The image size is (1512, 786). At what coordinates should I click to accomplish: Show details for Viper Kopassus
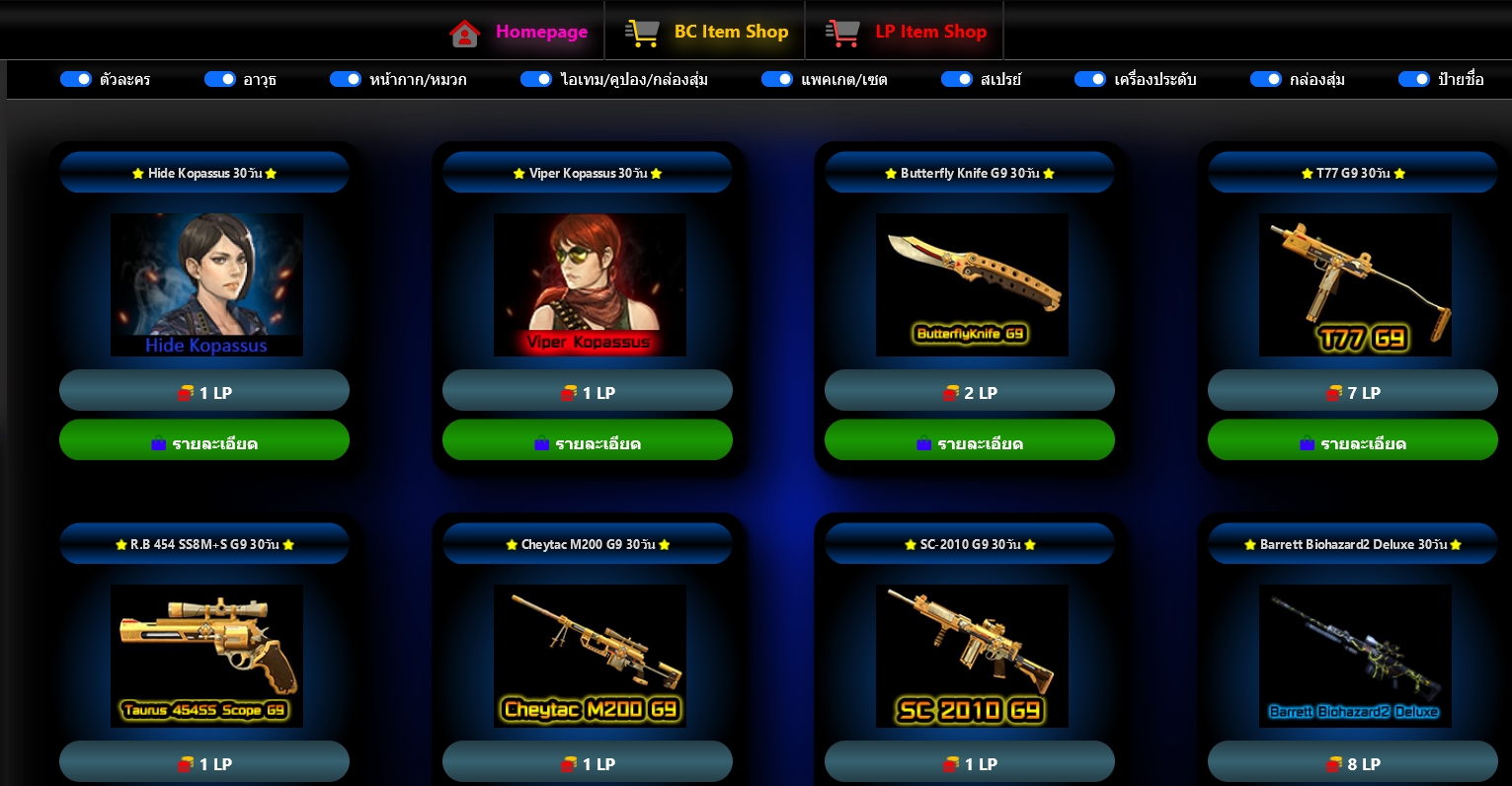point(588,440)
